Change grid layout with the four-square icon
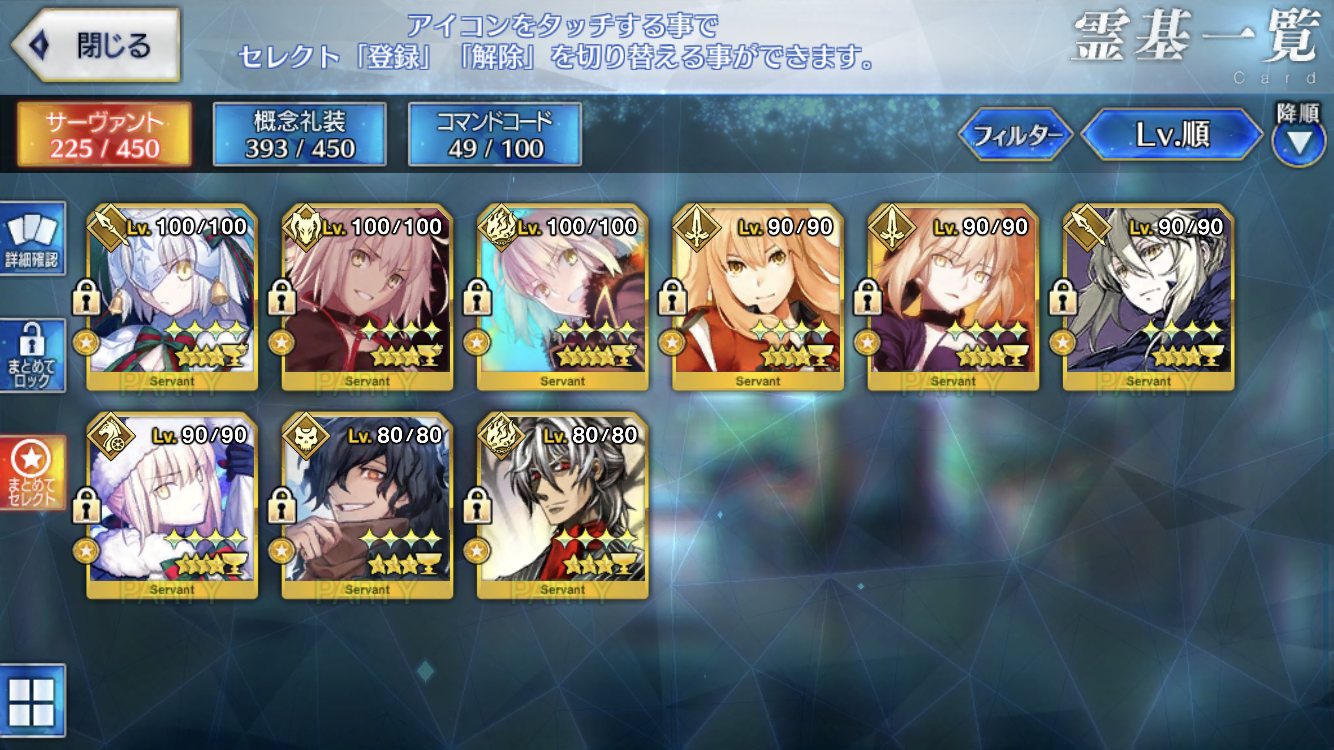The height and width of the screenshot is (750, 1334). 32,700
